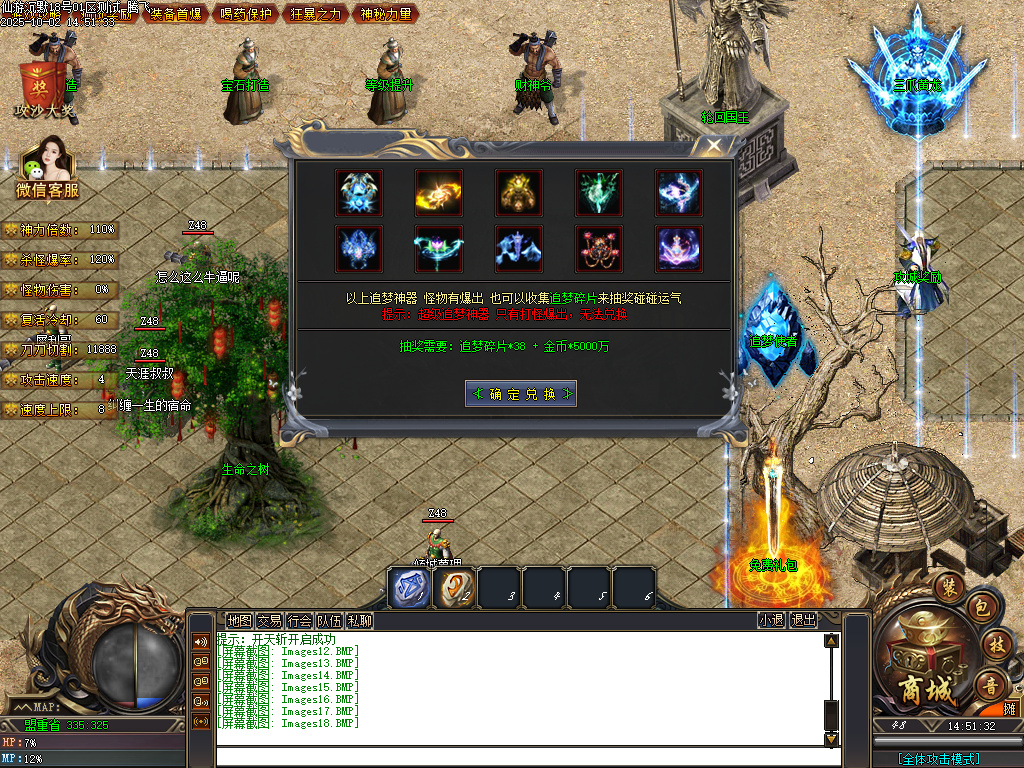Screen dimensions: 1024x768
Task: Click the 退出 exit button
Action: [803, 620]
